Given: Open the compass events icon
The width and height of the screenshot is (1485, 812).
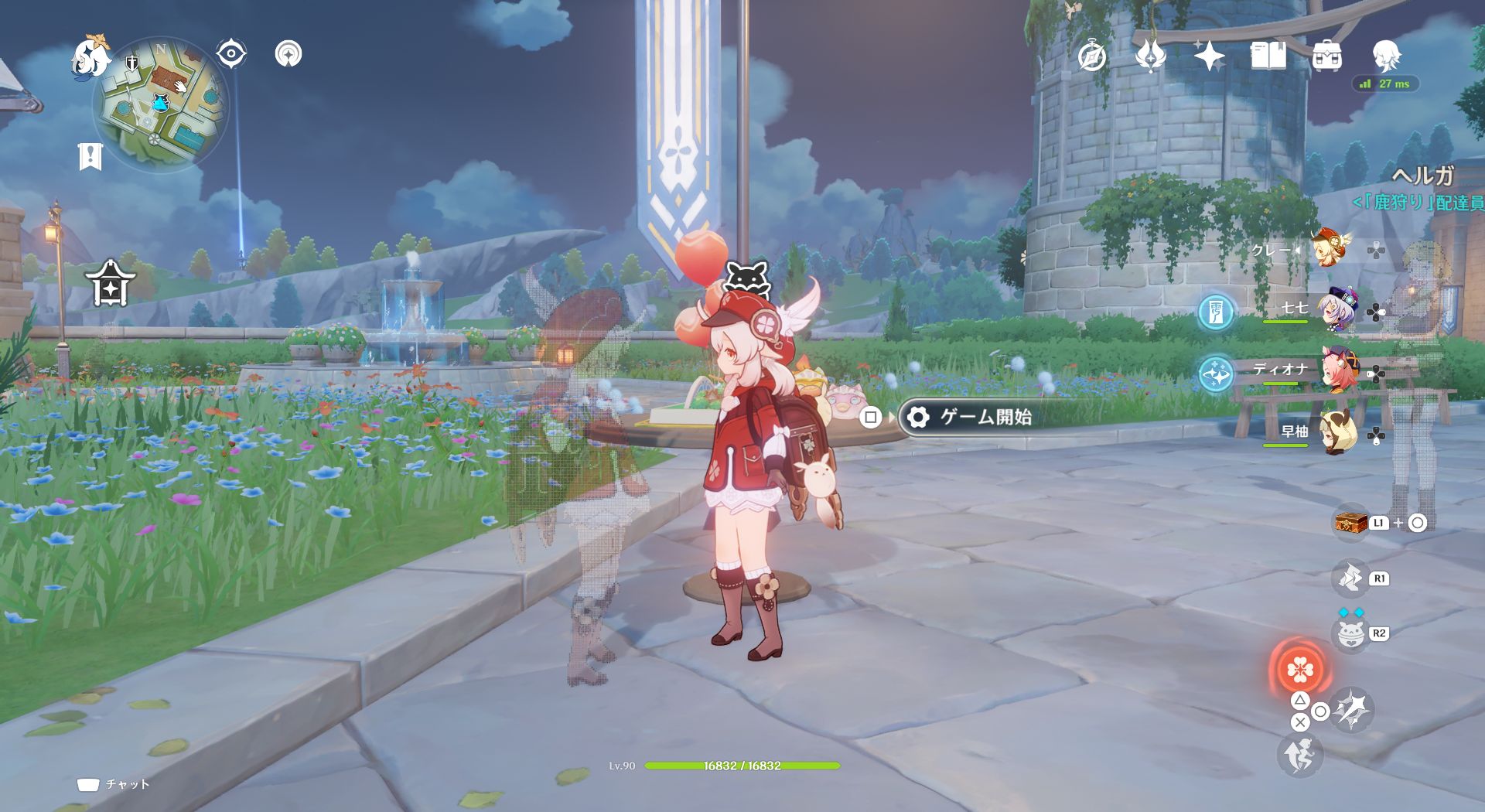Looking at the screenshot, I should tap(1092, 56).
